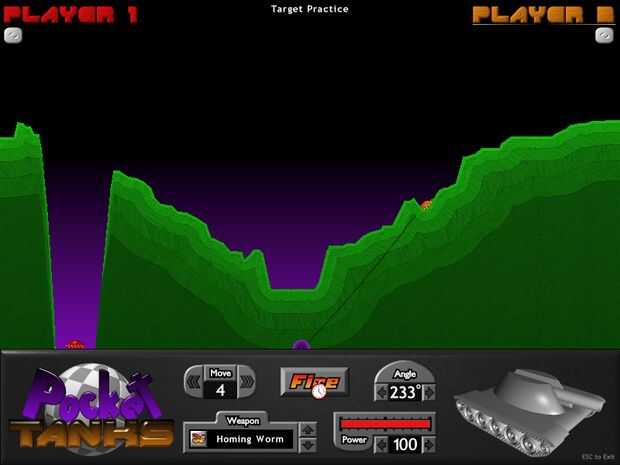
Task: Select the previous weapon with the up arrow
Action: 307,431
